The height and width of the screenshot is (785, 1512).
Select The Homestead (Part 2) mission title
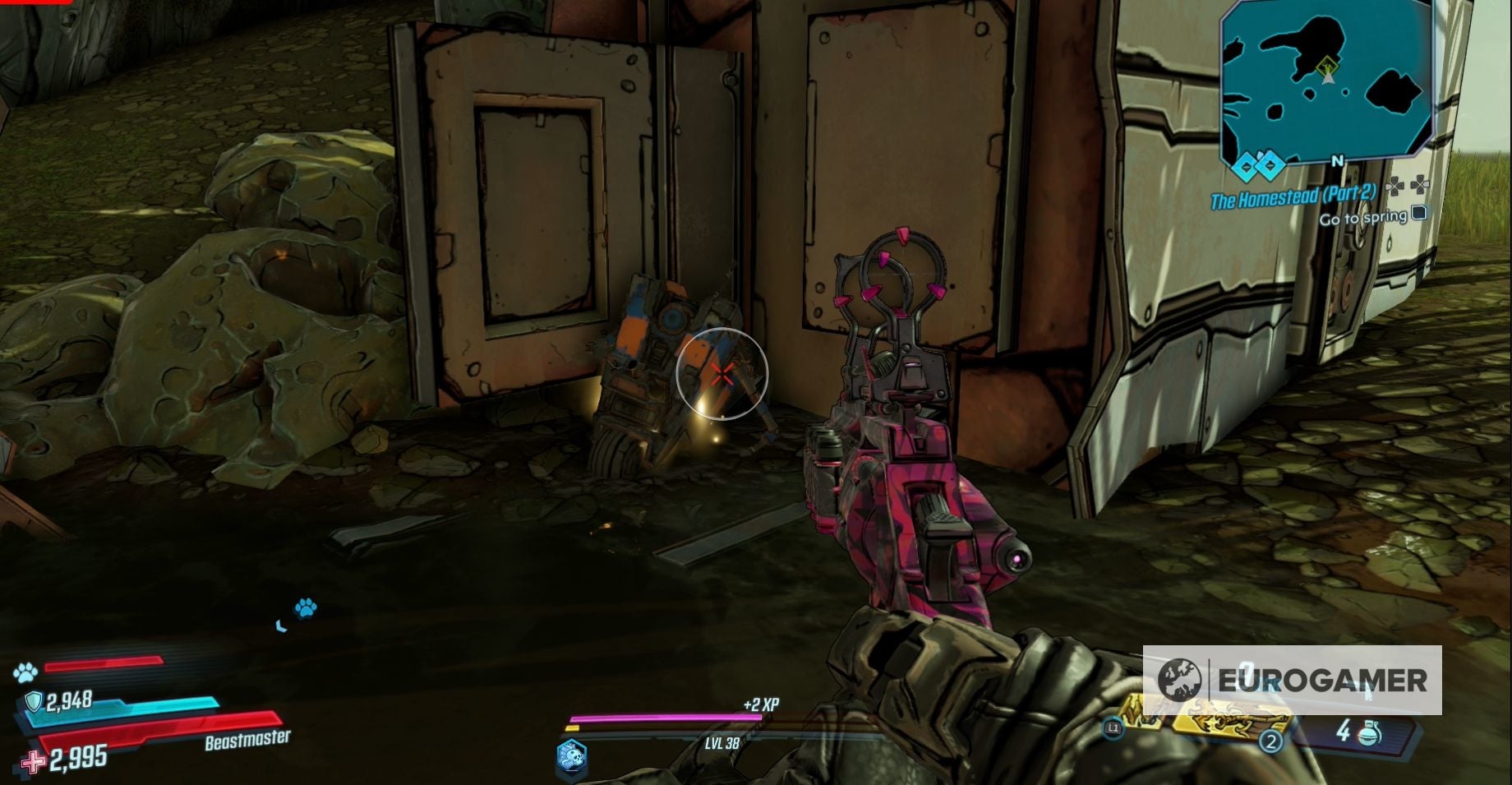[1294, 196]
